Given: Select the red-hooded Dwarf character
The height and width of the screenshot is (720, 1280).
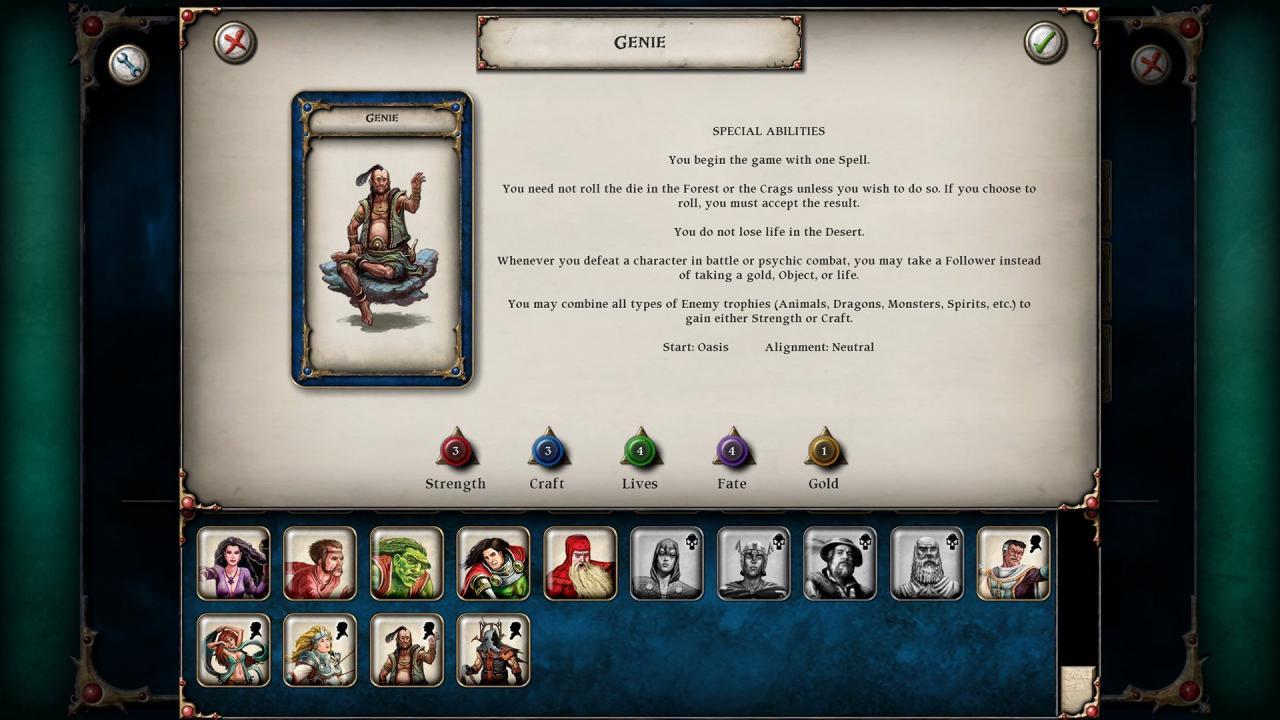Looking at the screenshot, I should [x=580, y=564].
